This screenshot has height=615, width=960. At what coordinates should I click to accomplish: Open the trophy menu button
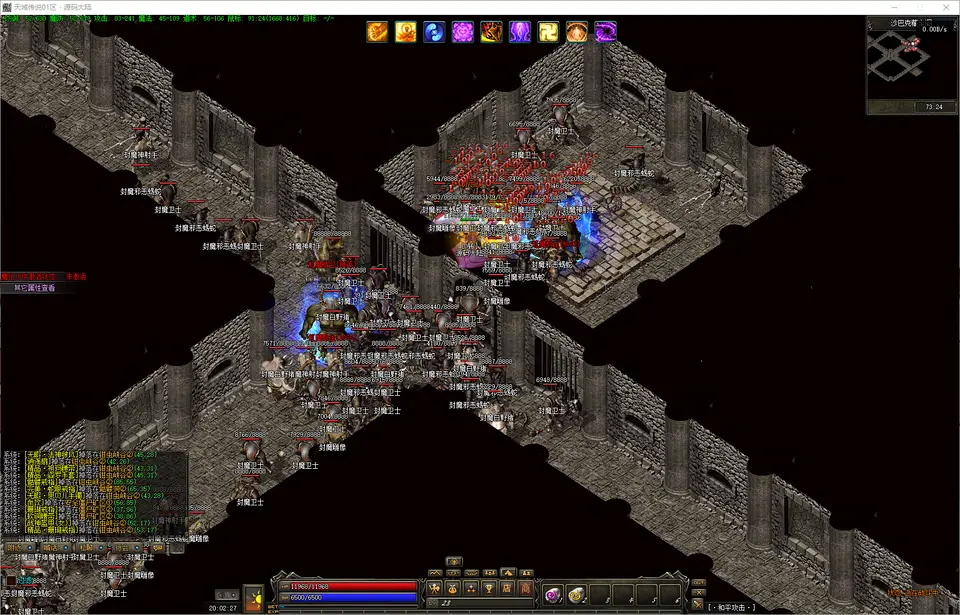(489, 587)
